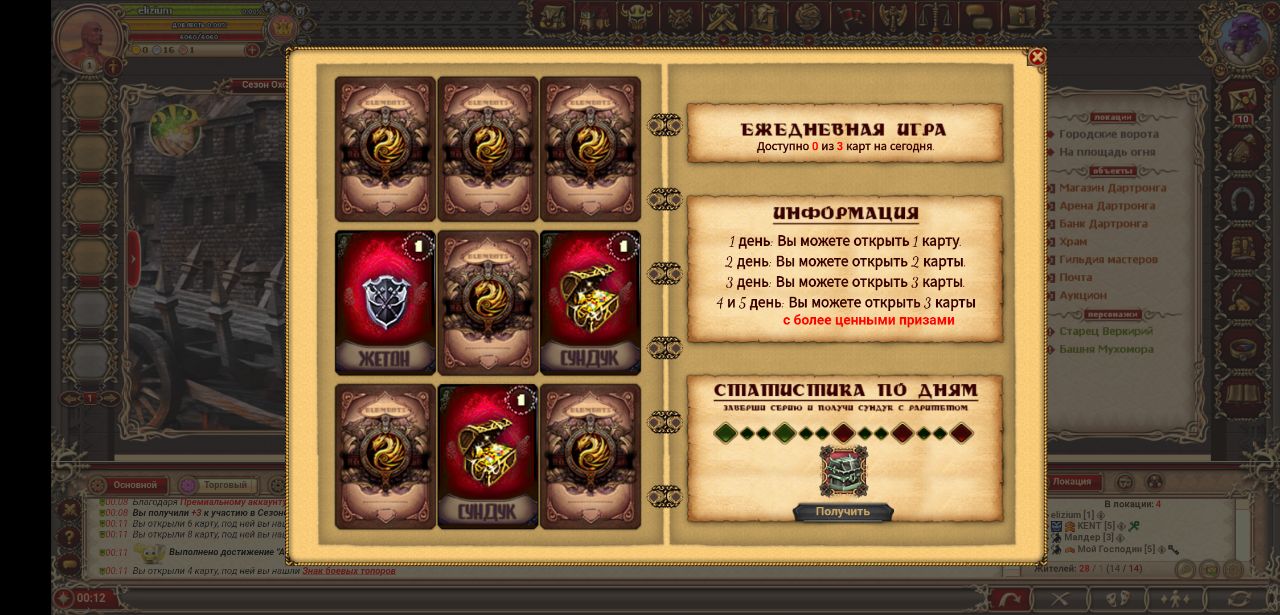
Task: Enter Арена Дартронга
Action: pos(1107,206)
